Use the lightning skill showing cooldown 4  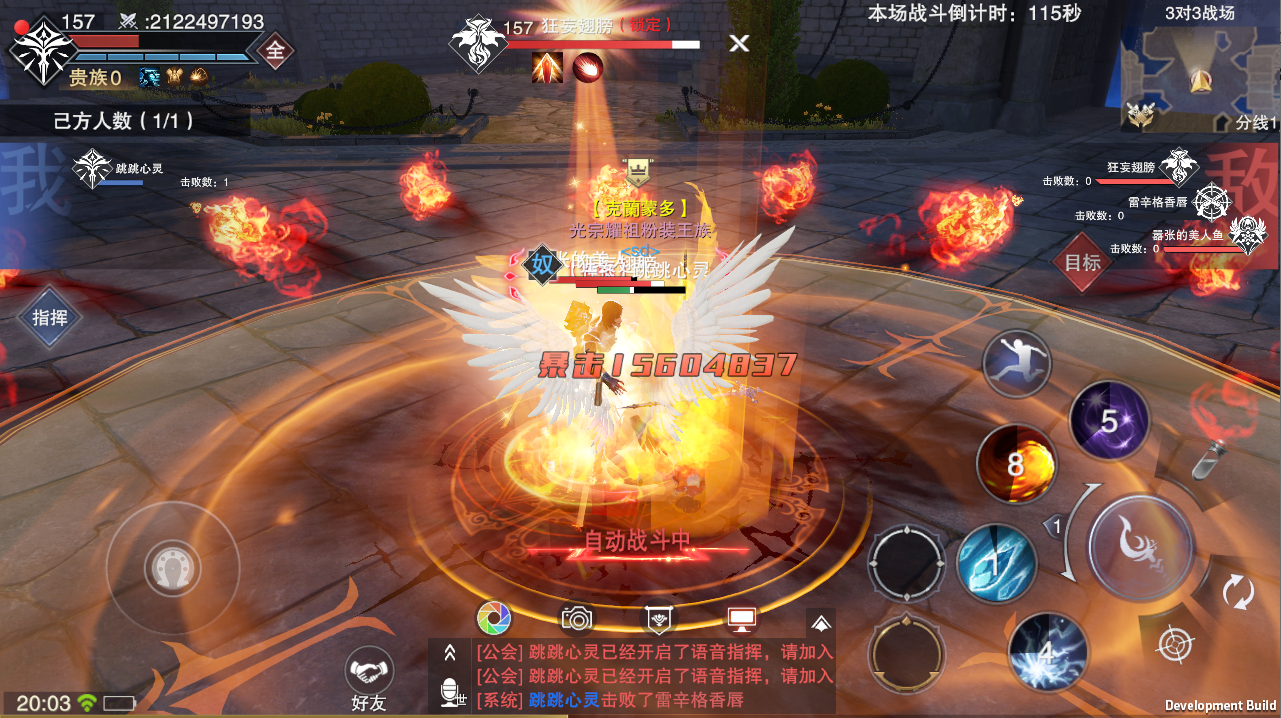(1047, 652)
